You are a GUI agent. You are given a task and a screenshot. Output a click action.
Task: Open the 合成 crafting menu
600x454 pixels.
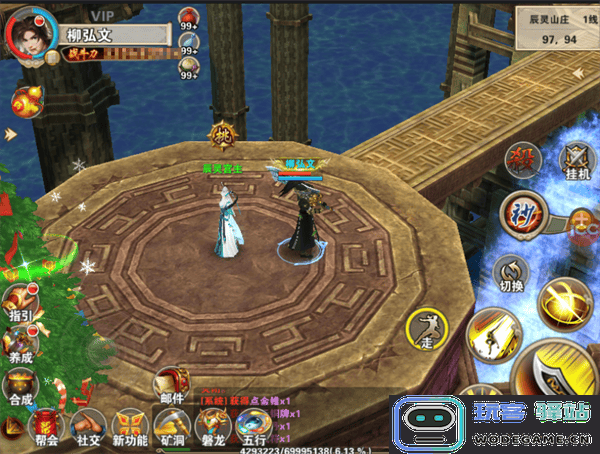(18, 385)
